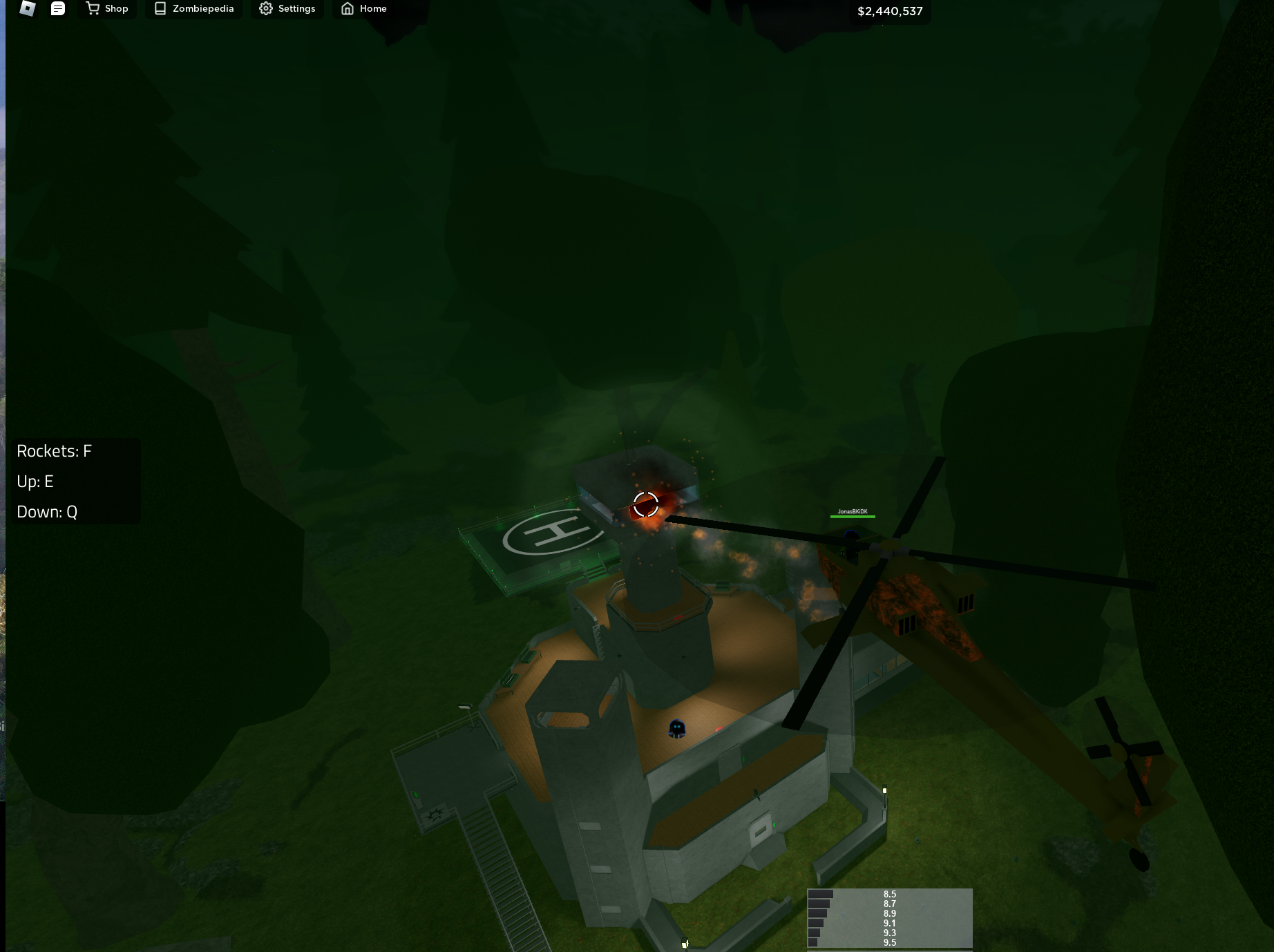
Task: Click the 'Down: Q' keybind entry
Action: [x=46, y=511]
